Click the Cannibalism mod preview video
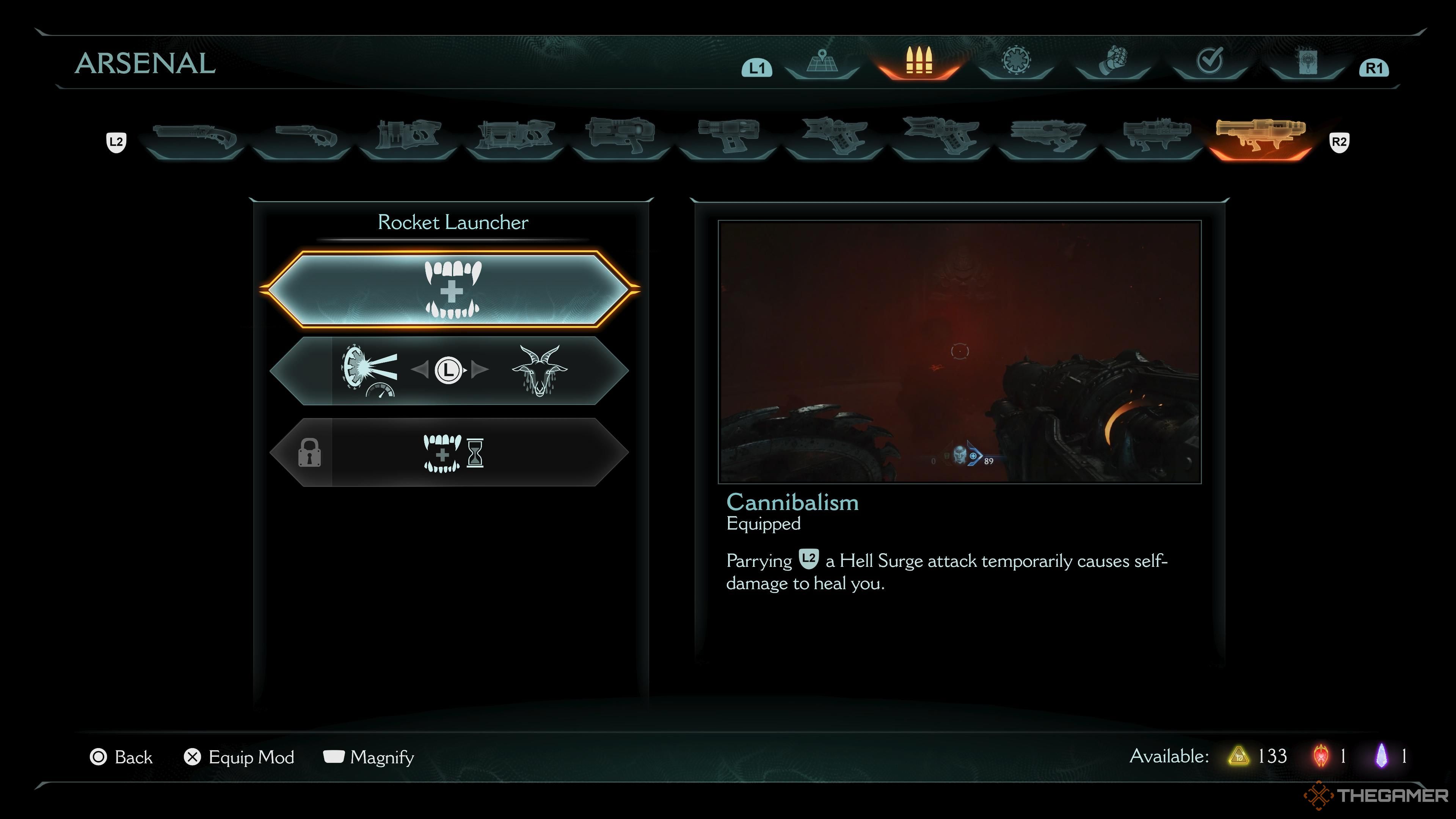Screen dimensions: 1456x819 (x=959, y=351)
